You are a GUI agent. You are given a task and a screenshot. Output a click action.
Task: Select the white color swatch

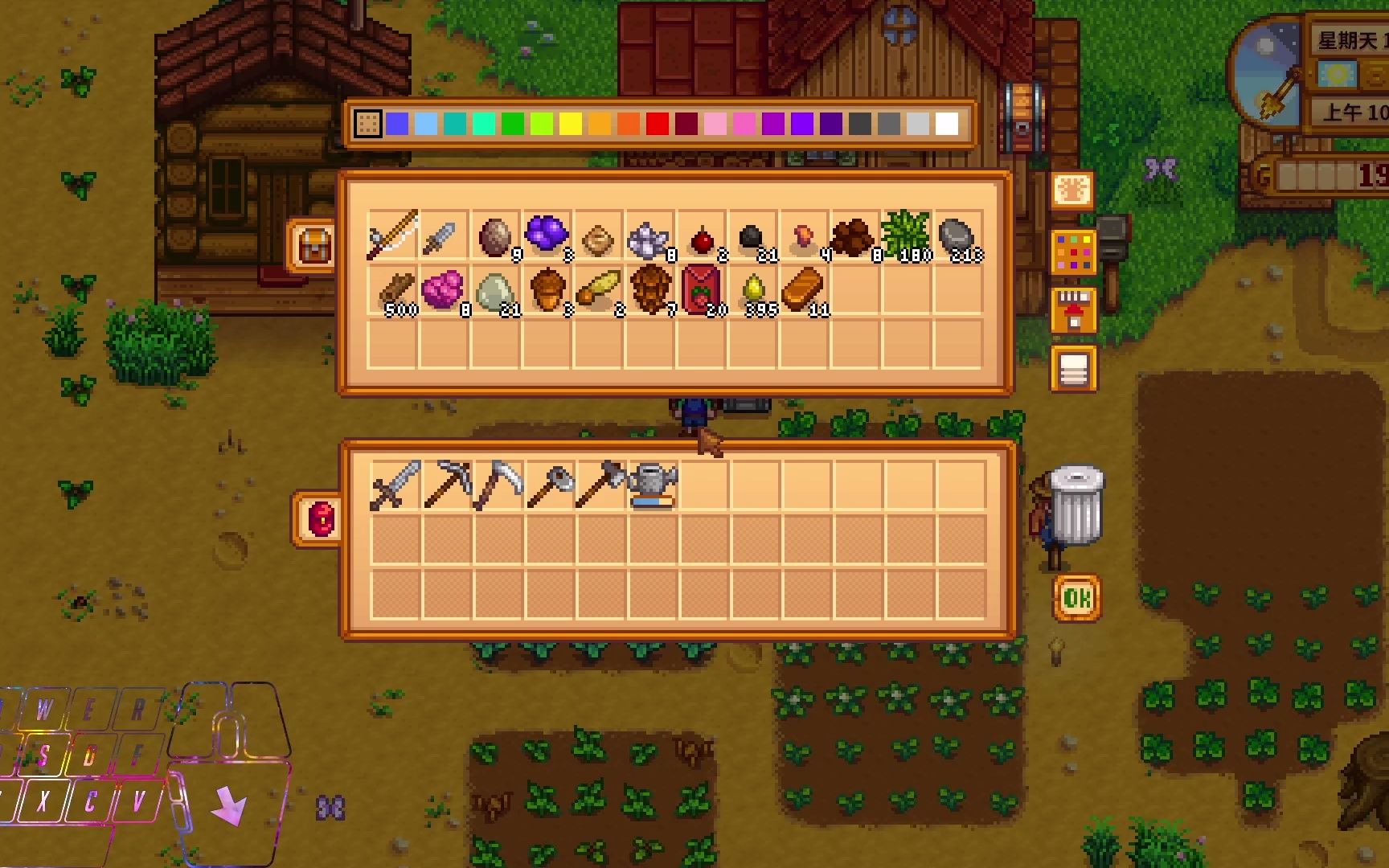(x=947, y=124)
